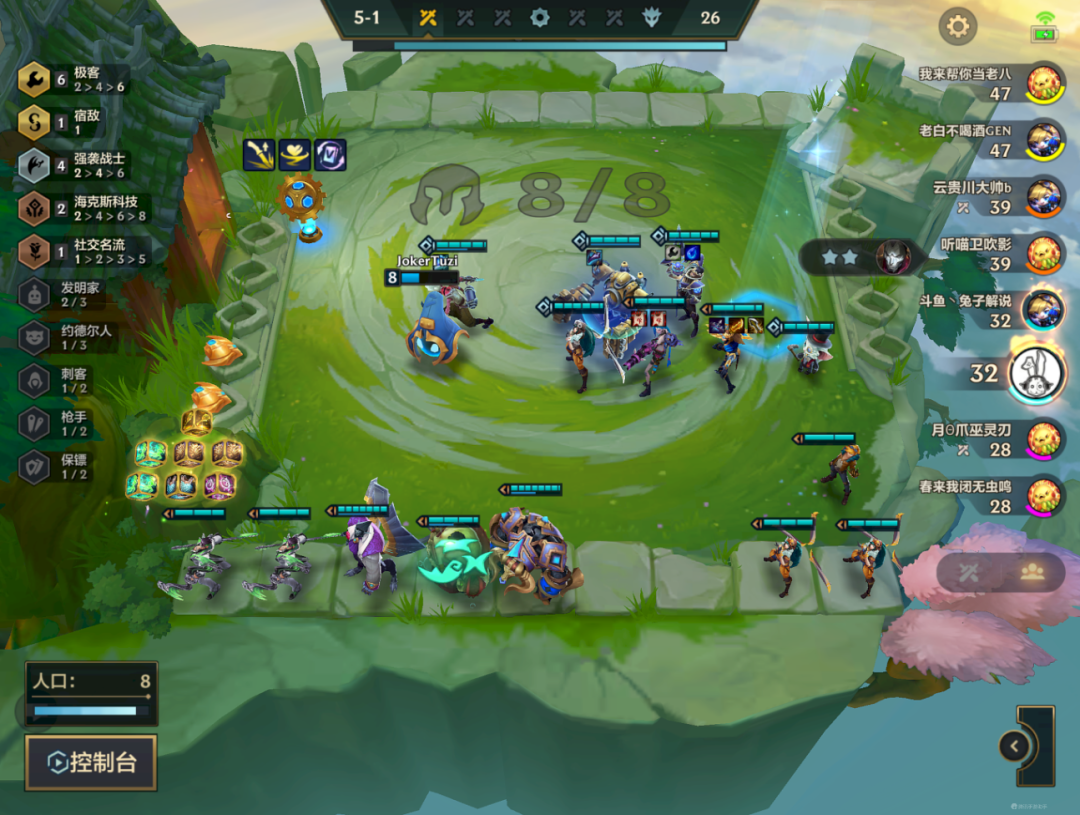This screenshot has height=815, width=1080.
Task: Show the 刺客 trait details
Action: tap(70, 380)
